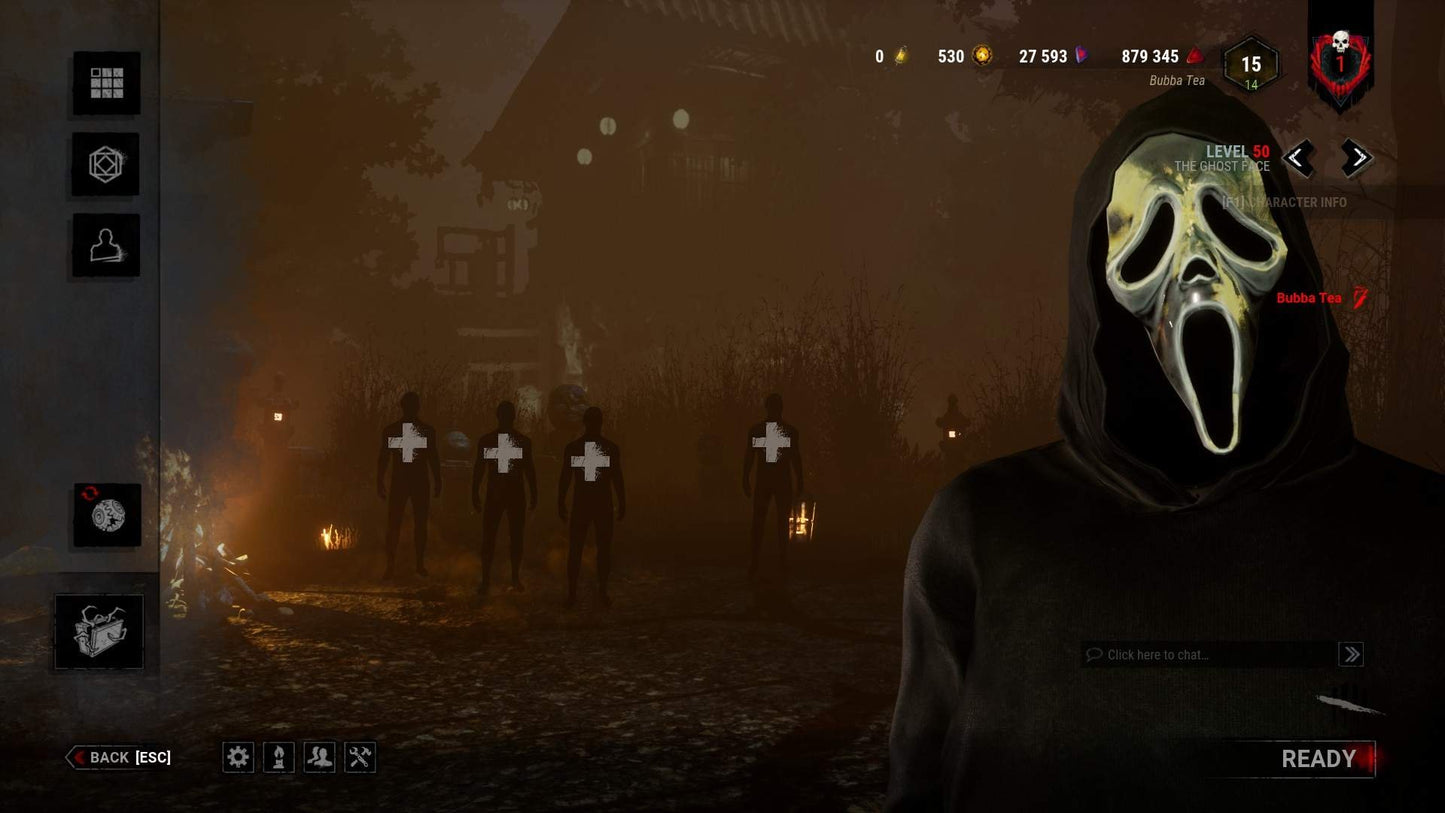Open the loadout grid panel
Screen dimensions: 1445x813
point(106,83)
